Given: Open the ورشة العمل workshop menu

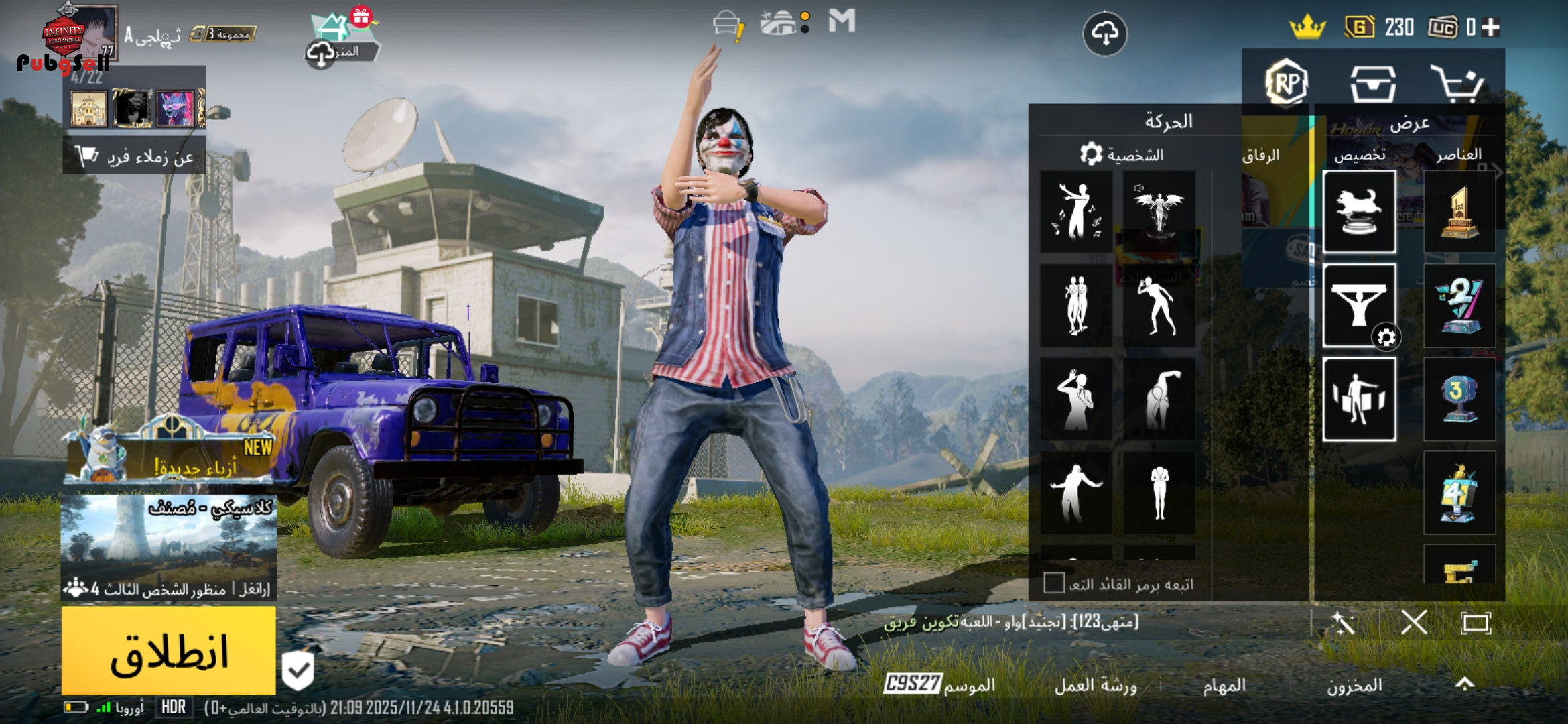Looking at the screenshot, I should tap(1096, 685).
